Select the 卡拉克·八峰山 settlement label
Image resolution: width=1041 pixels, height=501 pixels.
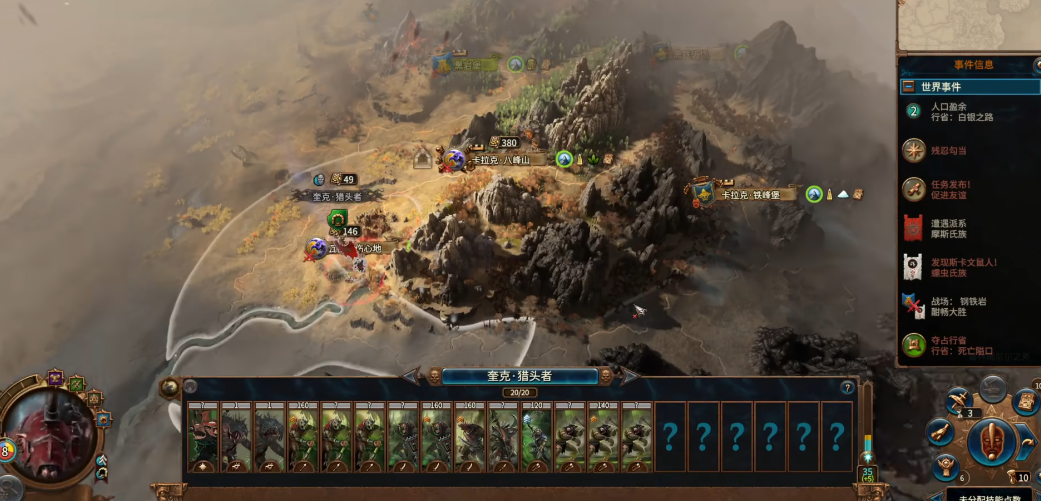pyautogui.click(x=508, y=159)
